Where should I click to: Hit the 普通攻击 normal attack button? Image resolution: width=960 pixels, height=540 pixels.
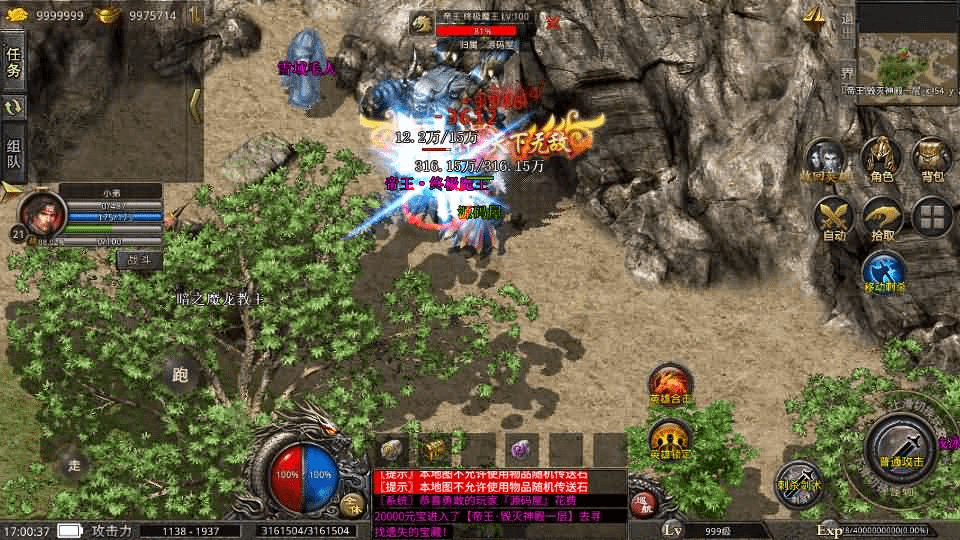click(x=899, y=447)
